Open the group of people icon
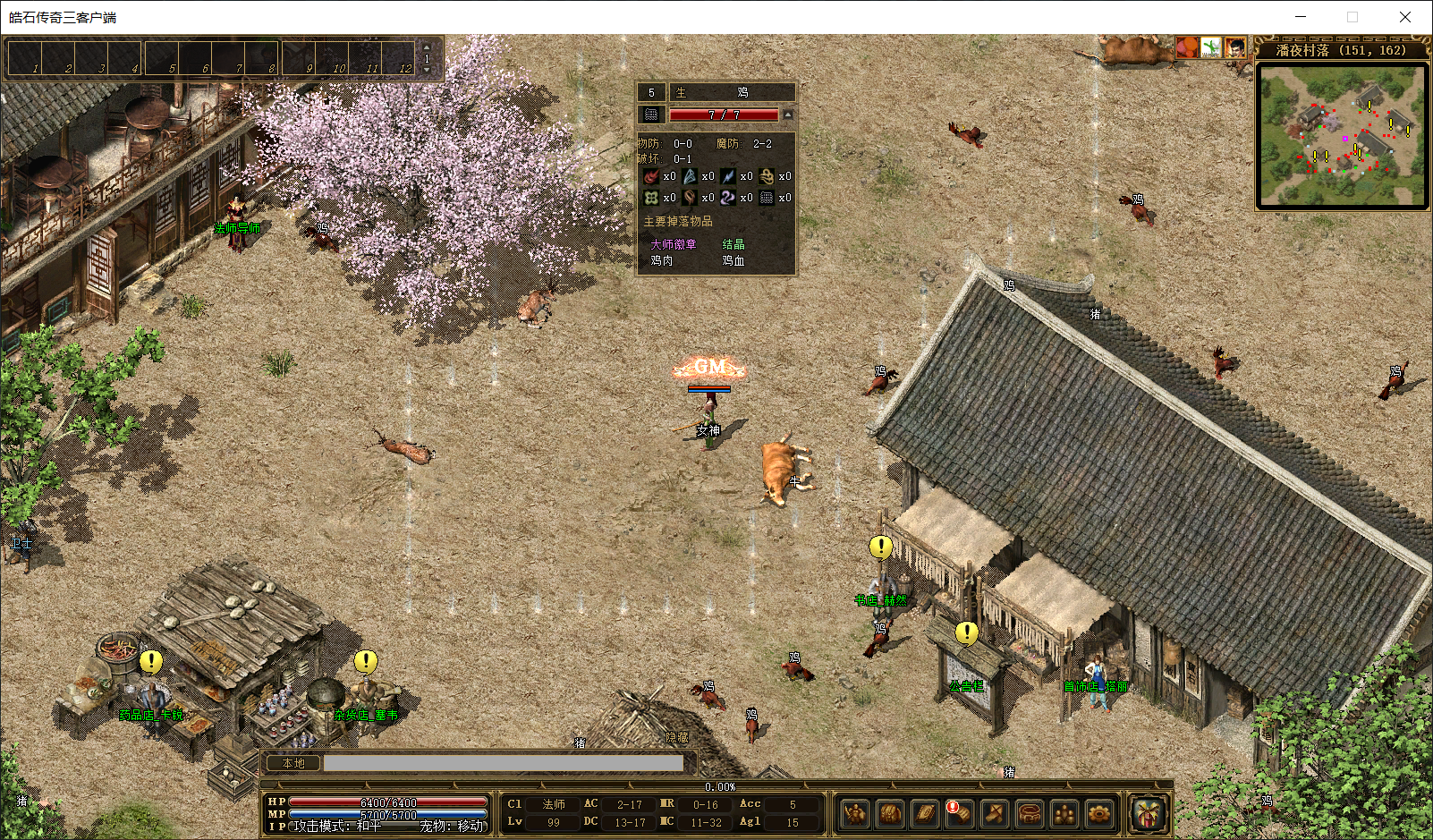This screenshot has height=840, width=1433. pos(1064,813)
